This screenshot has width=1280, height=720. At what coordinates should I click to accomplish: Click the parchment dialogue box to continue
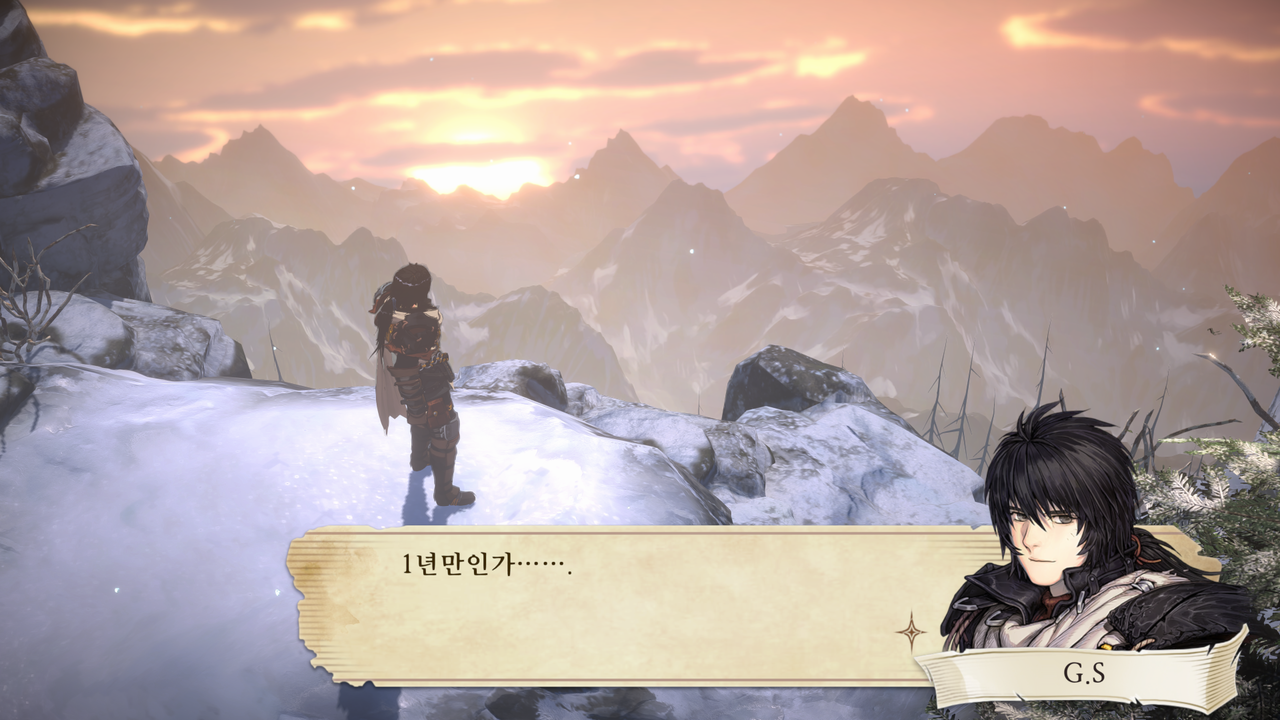pos(620,605)
